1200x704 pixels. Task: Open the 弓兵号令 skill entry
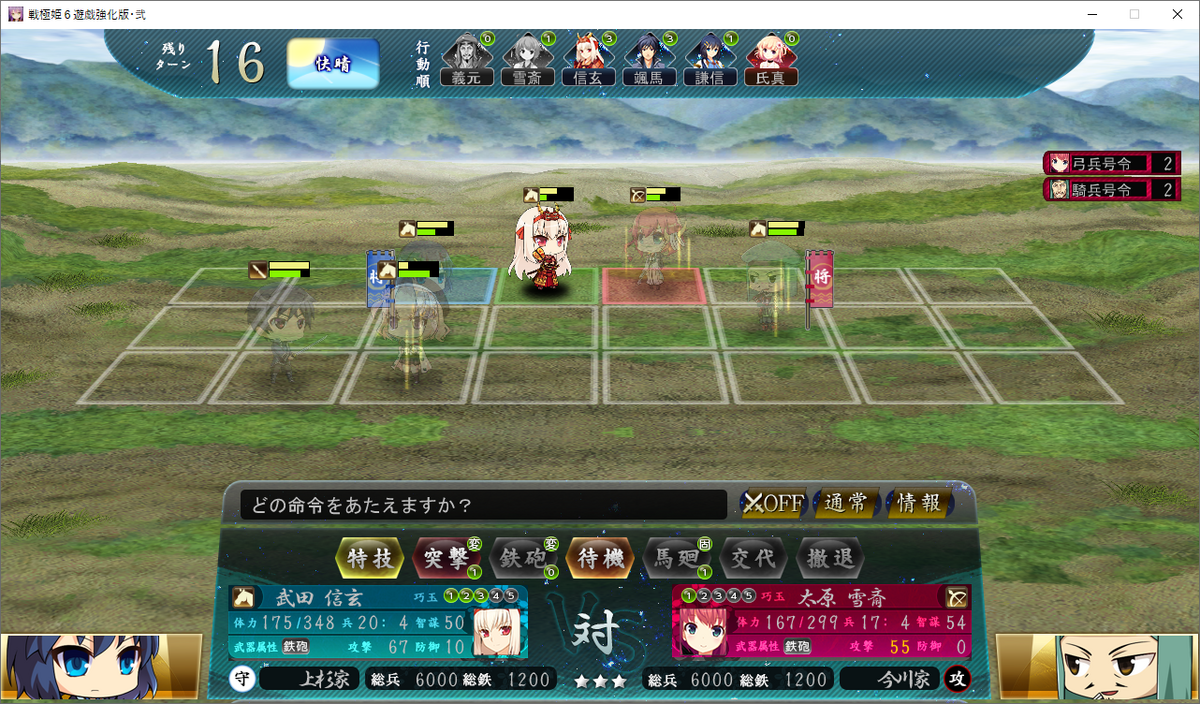point(1111,163)
